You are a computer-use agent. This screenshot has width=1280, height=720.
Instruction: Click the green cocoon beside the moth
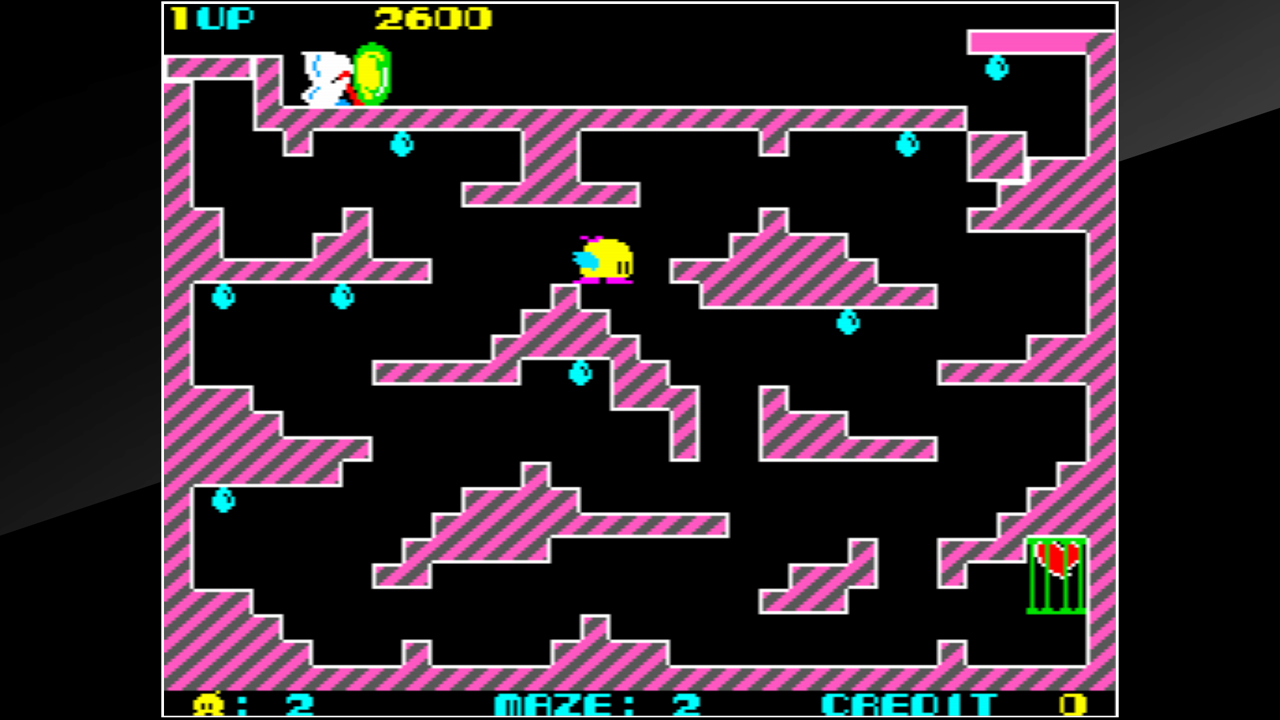(372, 75)
